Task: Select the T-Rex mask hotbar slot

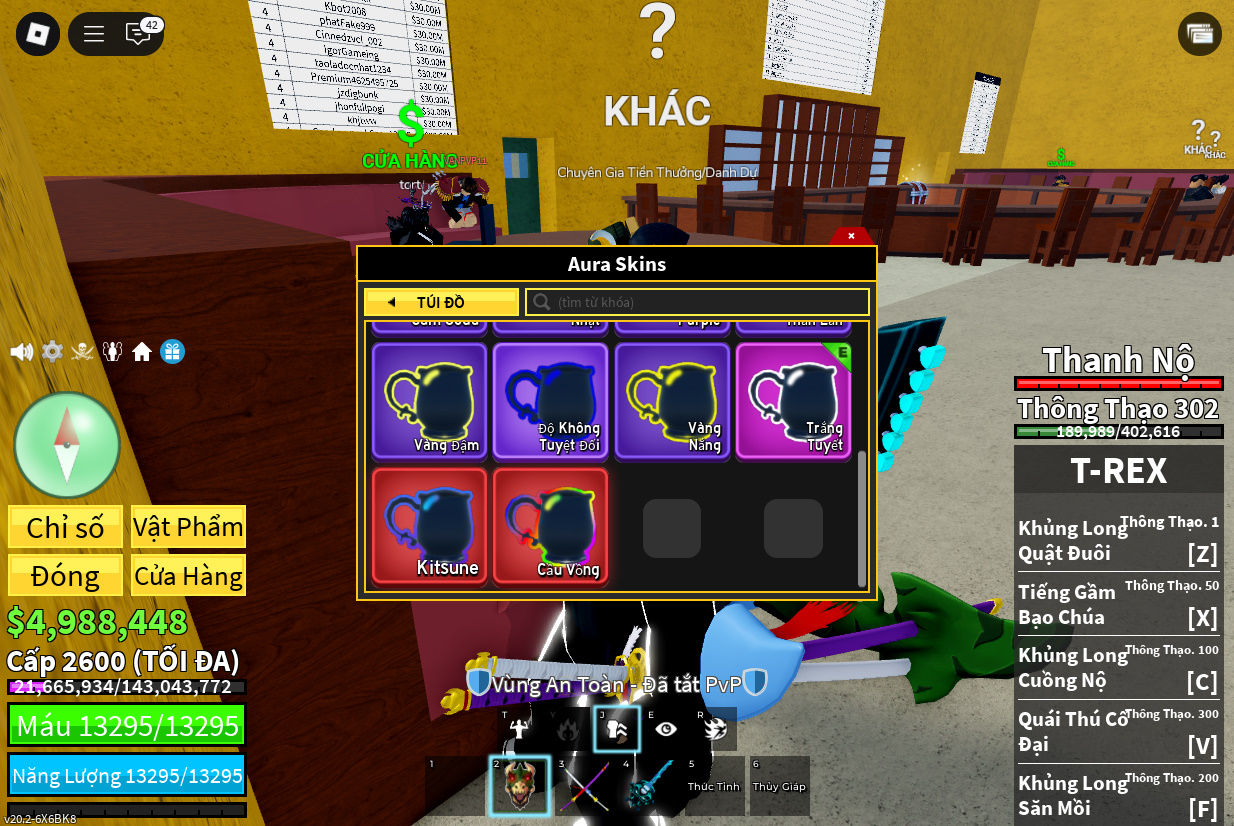Action: click(x=519, y=786)
